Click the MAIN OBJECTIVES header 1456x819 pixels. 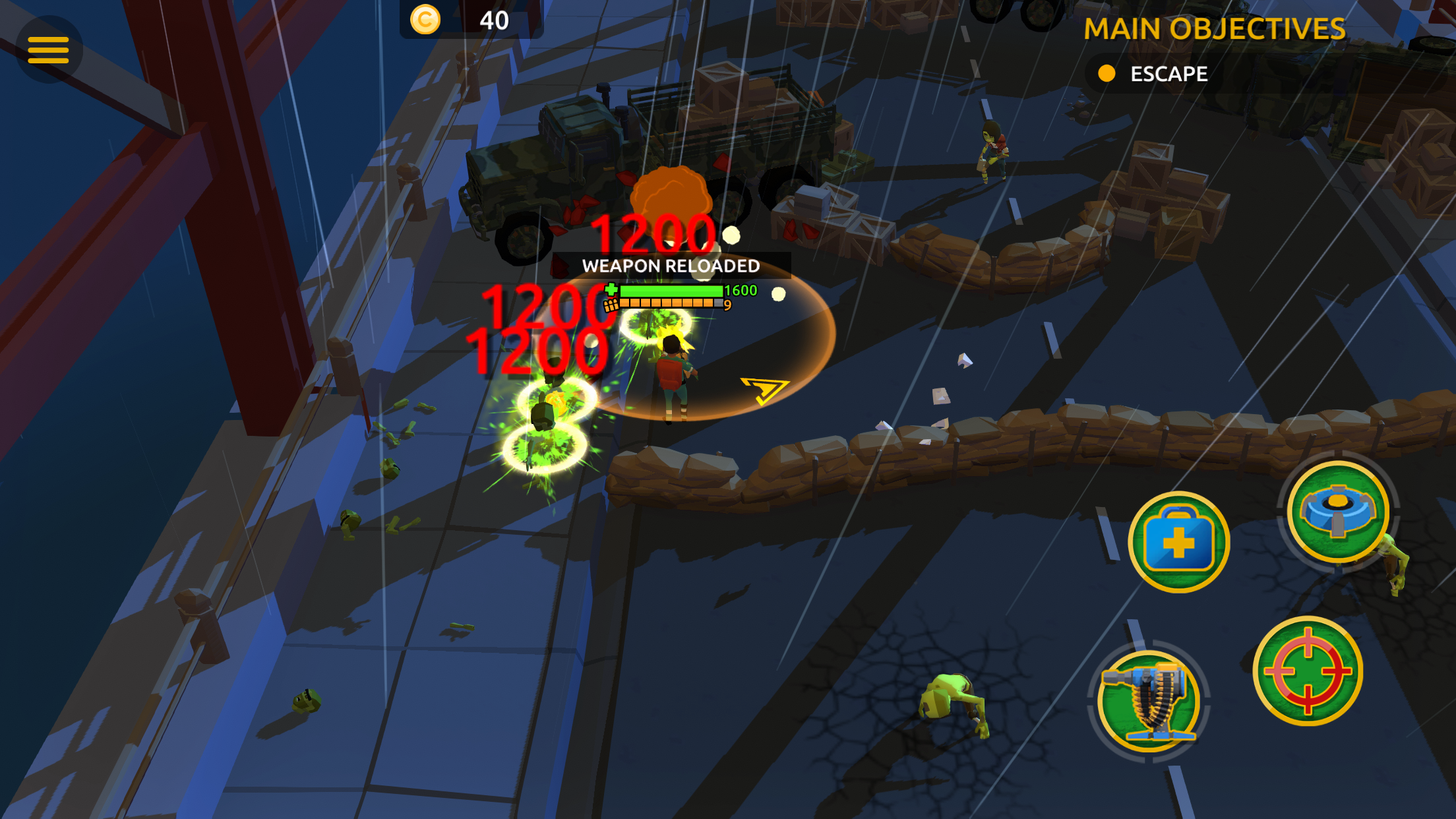1215,29
